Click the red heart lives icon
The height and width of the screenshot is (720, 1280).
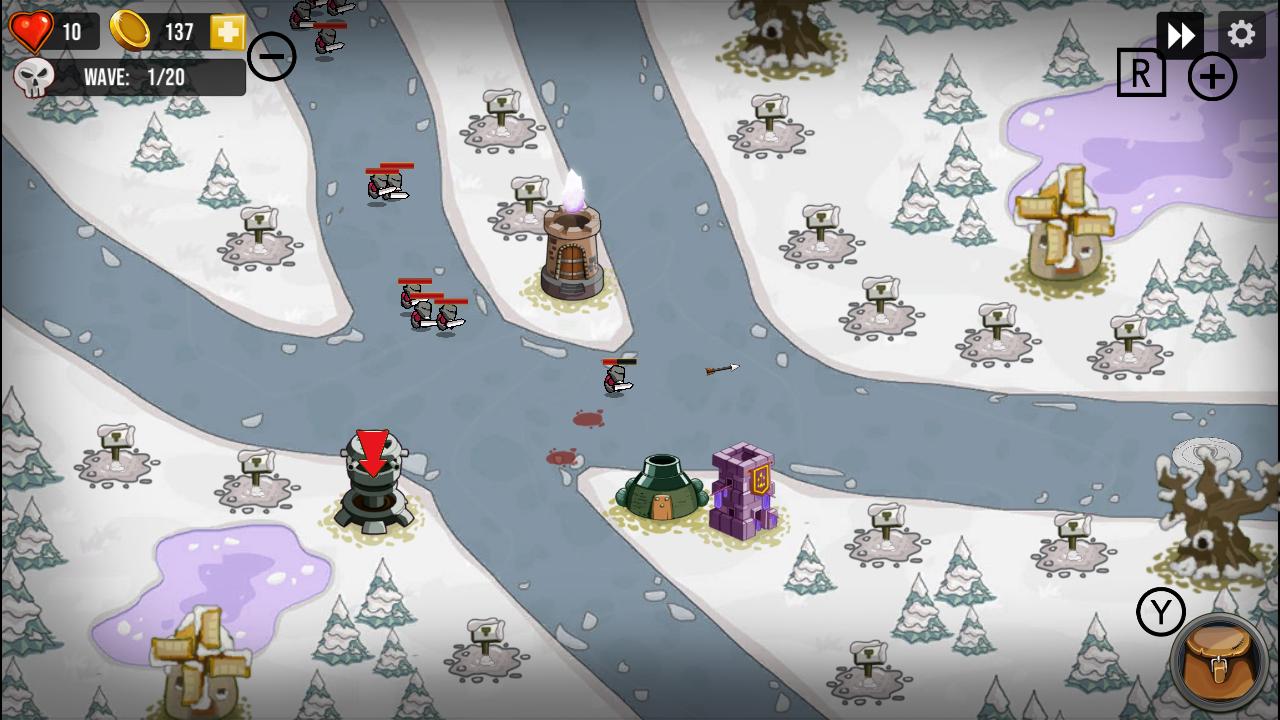pyautogui.click(x=32, y=29)
